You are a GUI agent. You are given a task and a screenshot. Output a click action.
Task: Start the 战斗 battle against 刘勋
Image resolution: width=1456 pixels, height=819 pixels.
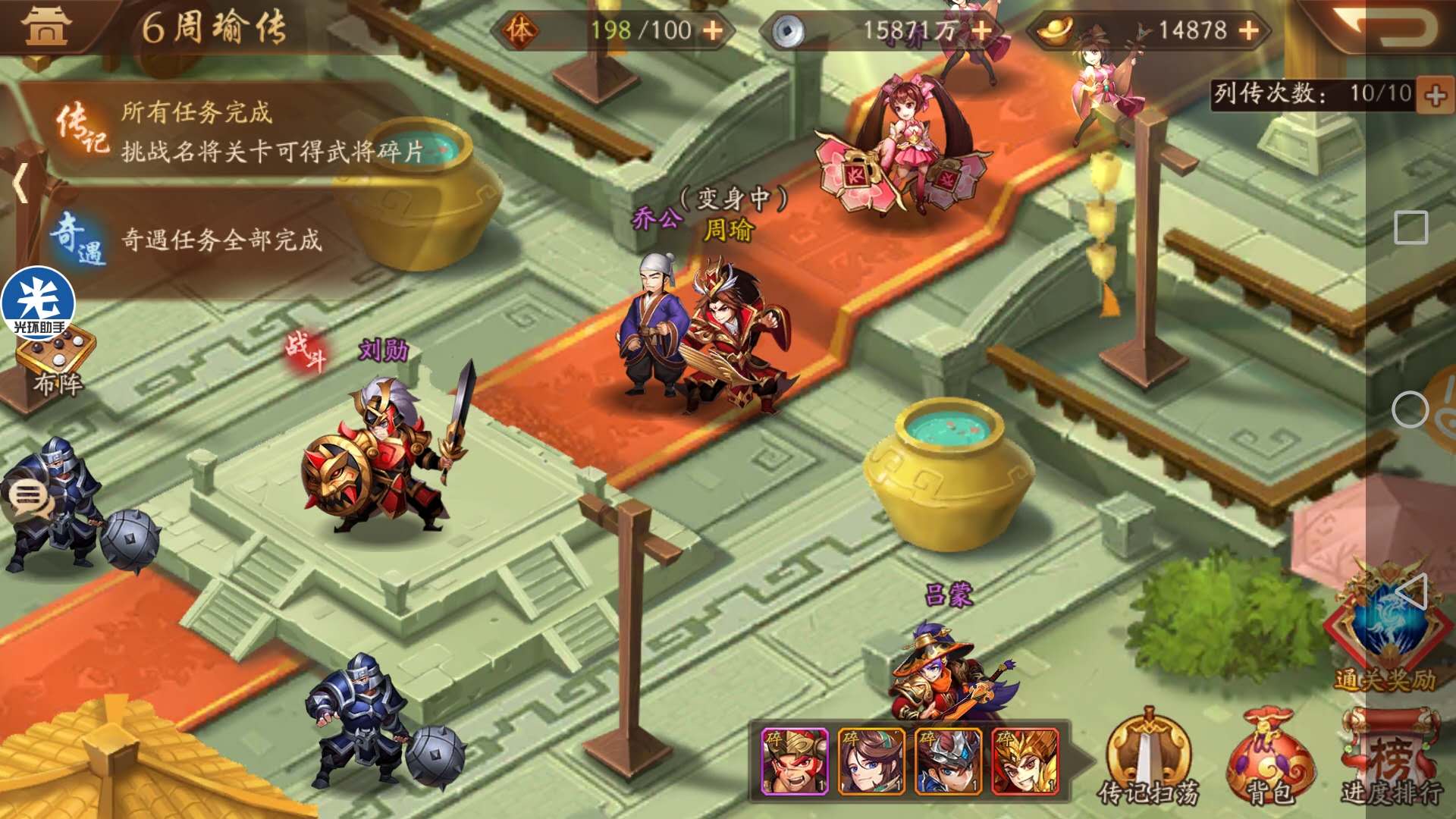[x=305, y=351]
